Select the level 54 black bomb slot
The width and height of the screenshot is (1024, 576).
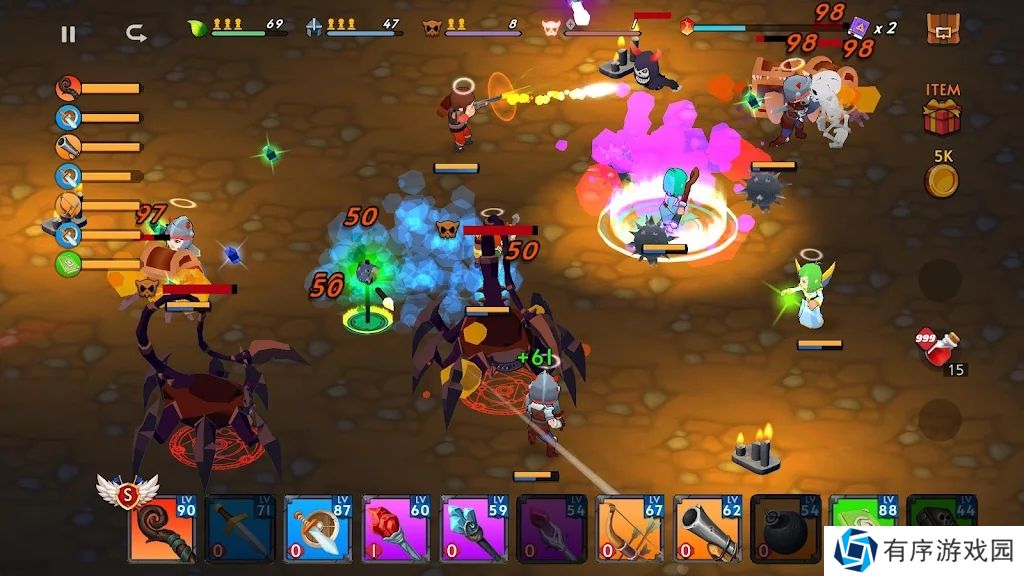(x=787, y=528)
